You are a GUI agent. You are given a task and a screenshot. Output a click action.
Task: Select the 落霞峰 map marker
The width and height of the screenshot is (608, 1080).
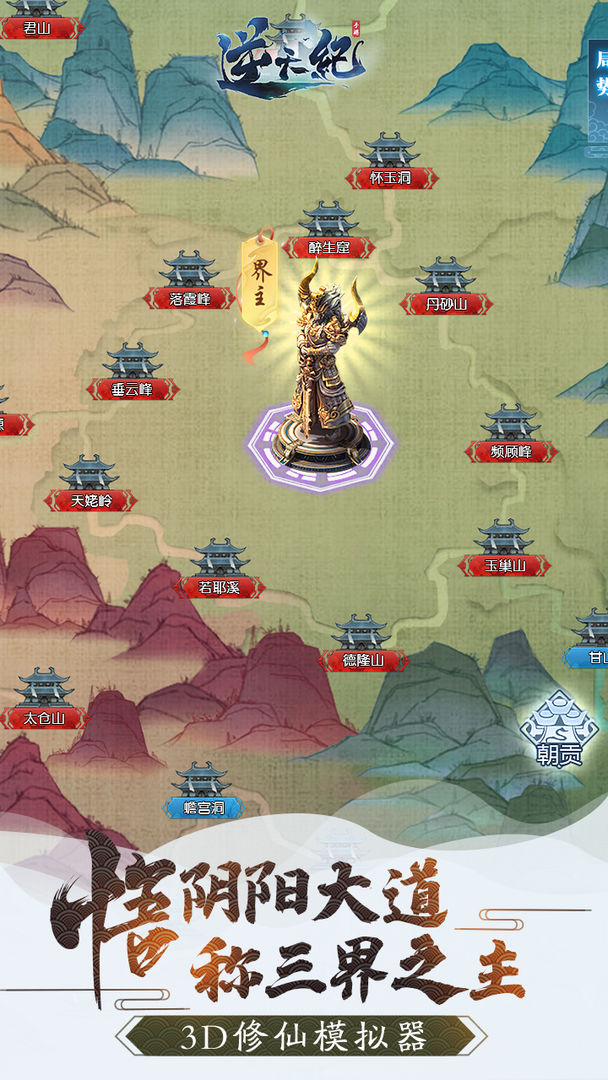tap(189, 285)
